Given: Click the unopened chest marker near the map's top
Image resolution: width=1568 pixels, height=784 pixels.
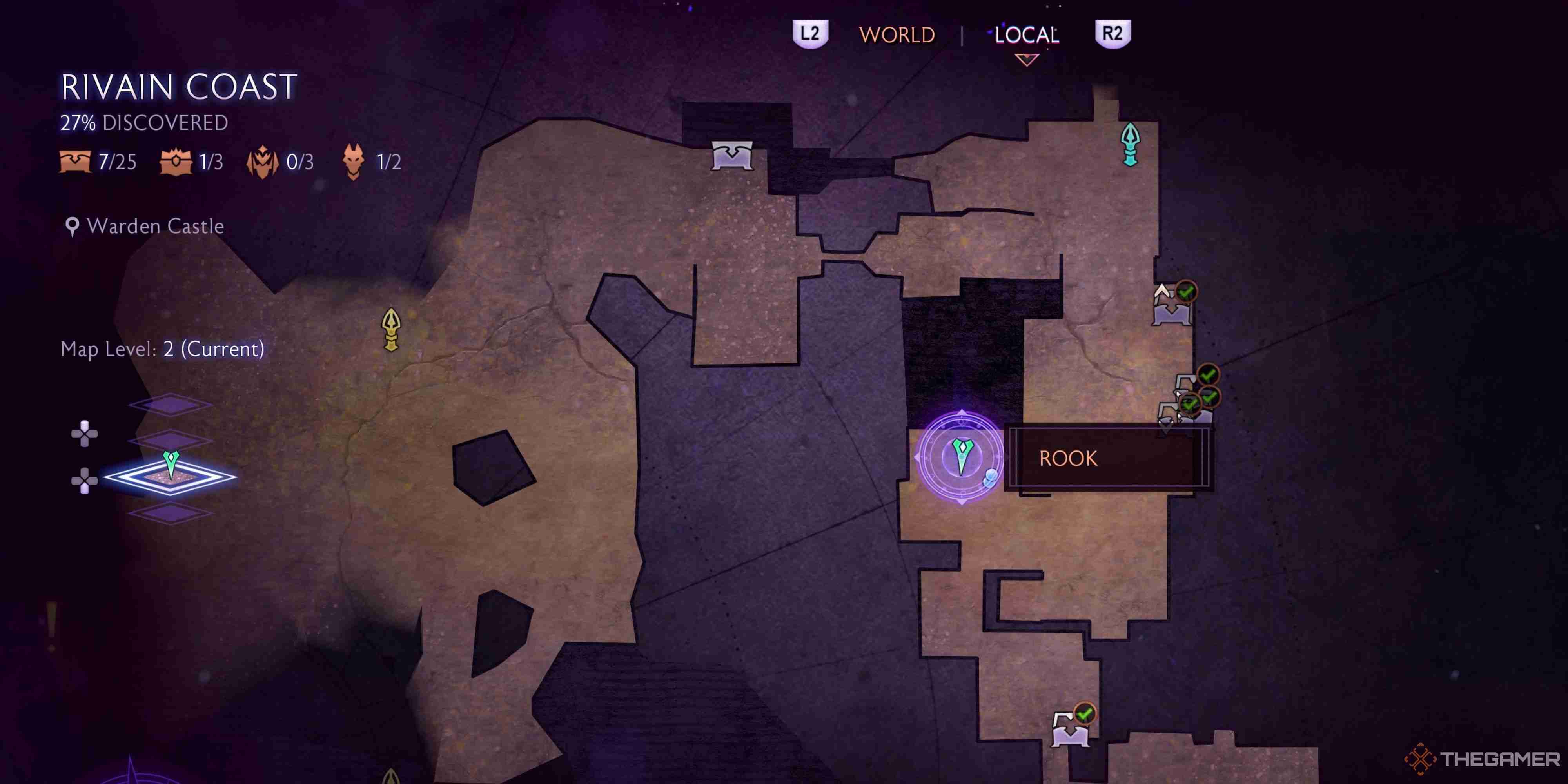Looking at the screenshot, I should tap(732, 155).
